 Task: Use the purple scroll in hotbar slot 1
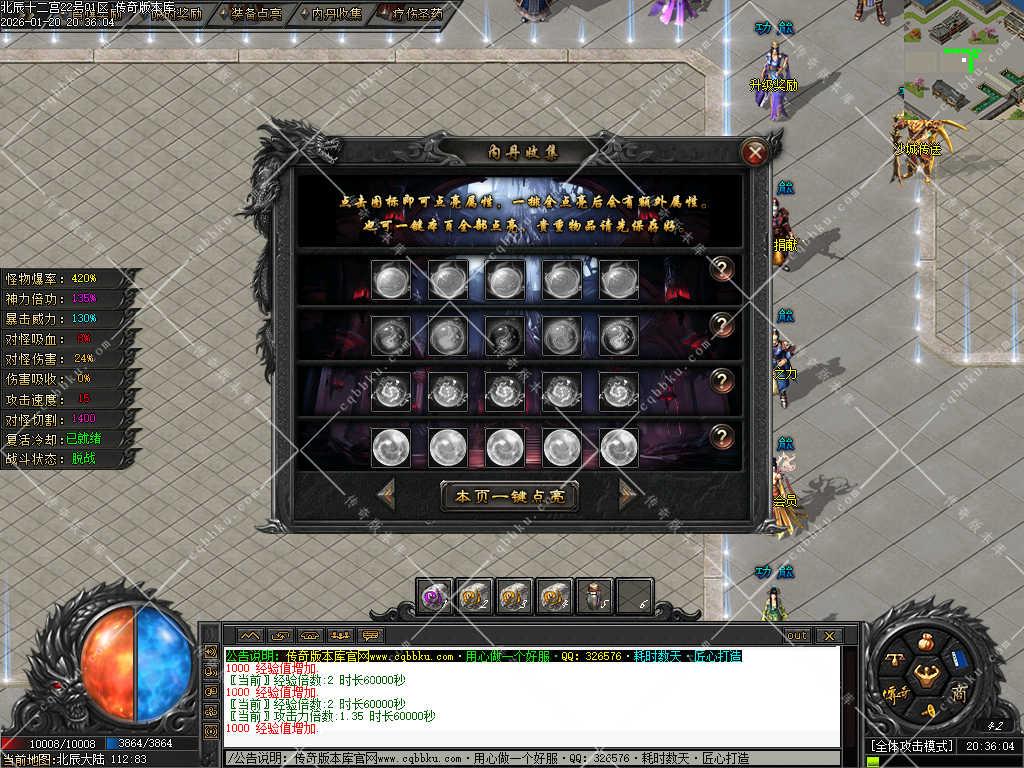[x=434, y=596]
